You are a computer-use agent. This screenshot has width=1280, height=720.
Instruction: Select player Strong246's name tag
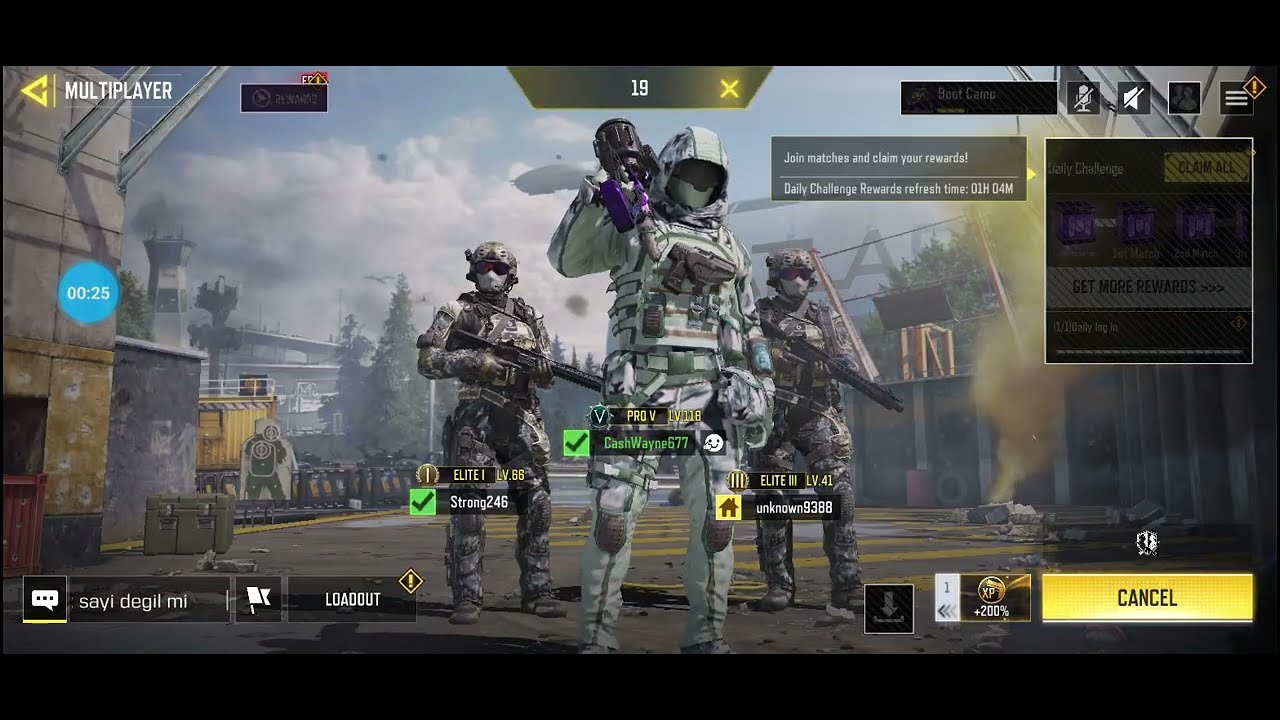pyautogui.click(x=478, y=502)
